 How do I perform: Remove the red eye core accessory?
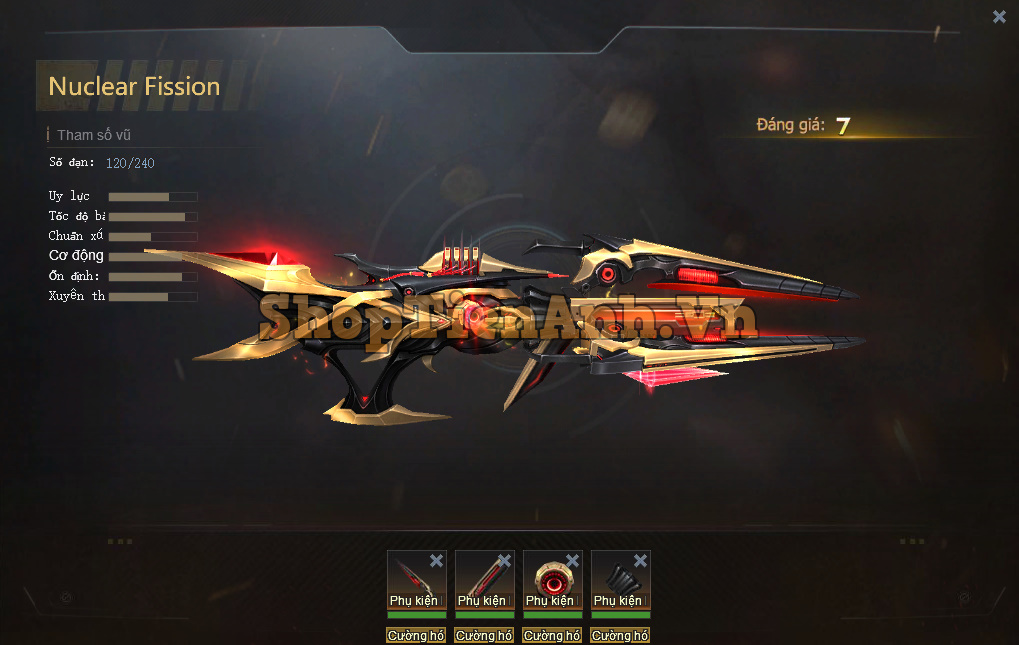tap(572, 561)
